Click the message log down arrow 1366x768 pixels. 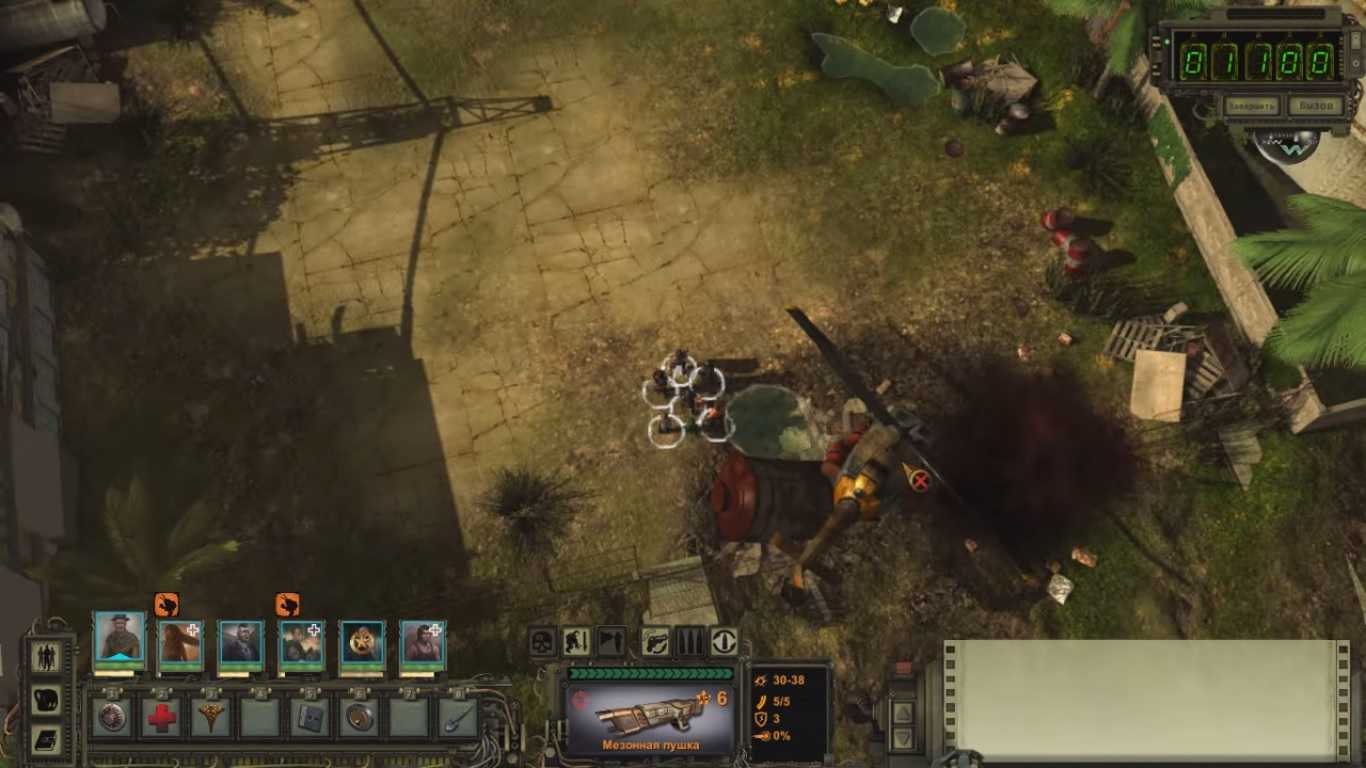pos(903,739)
